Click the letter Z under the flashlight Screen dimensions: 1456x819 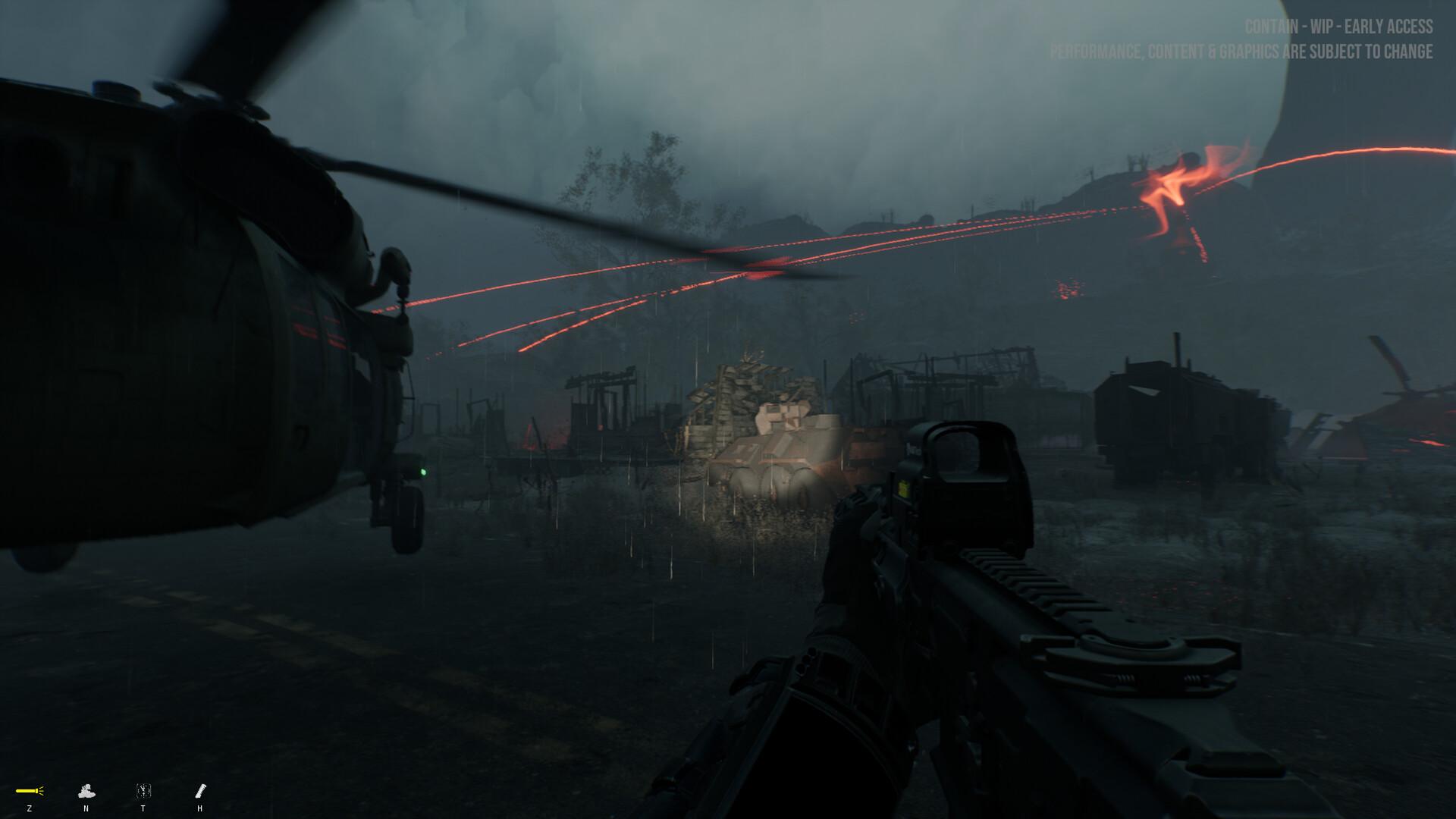[x=30, y=808]
